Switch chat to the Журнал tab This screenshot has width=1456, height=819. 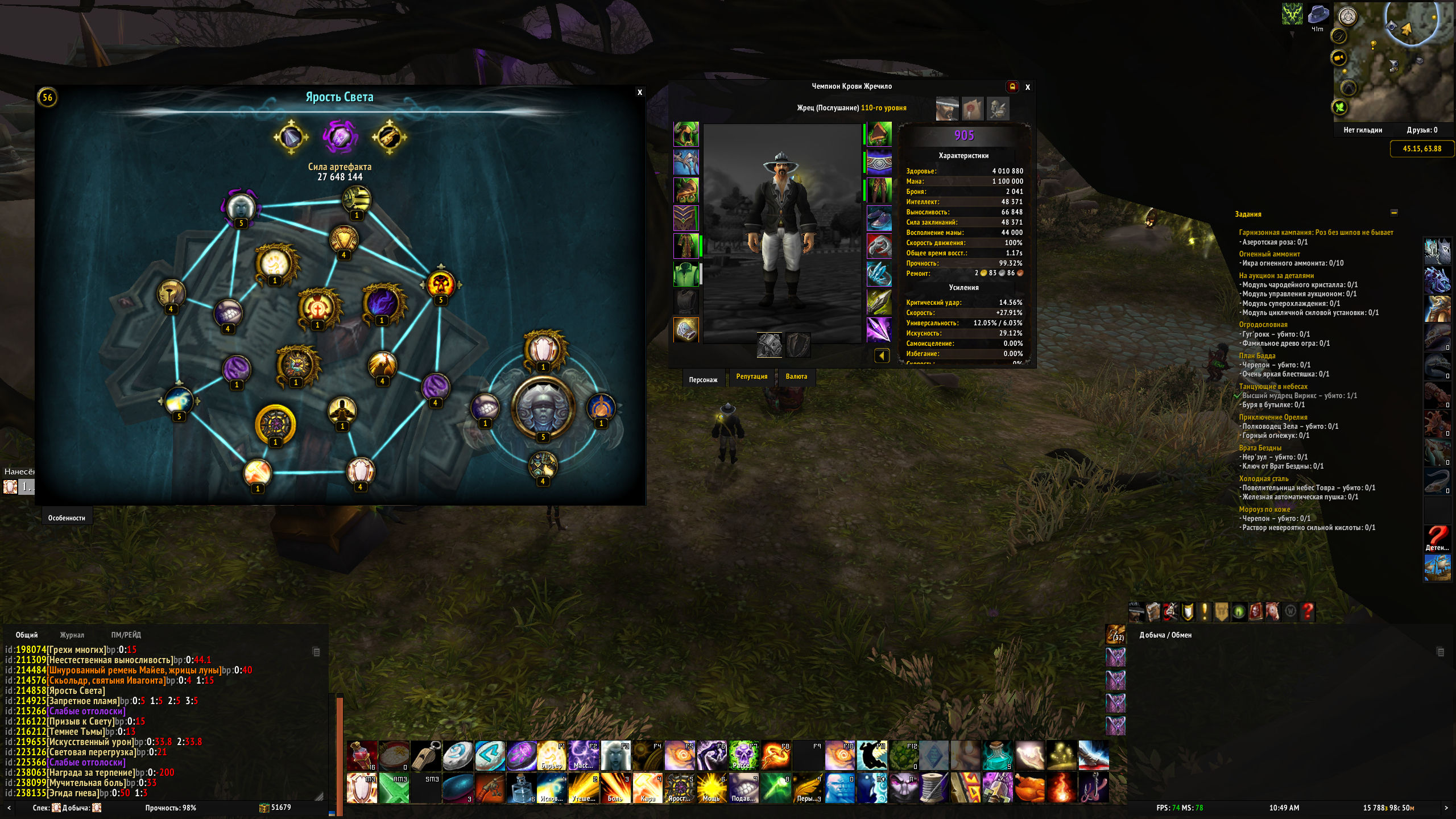click(72, 635)
